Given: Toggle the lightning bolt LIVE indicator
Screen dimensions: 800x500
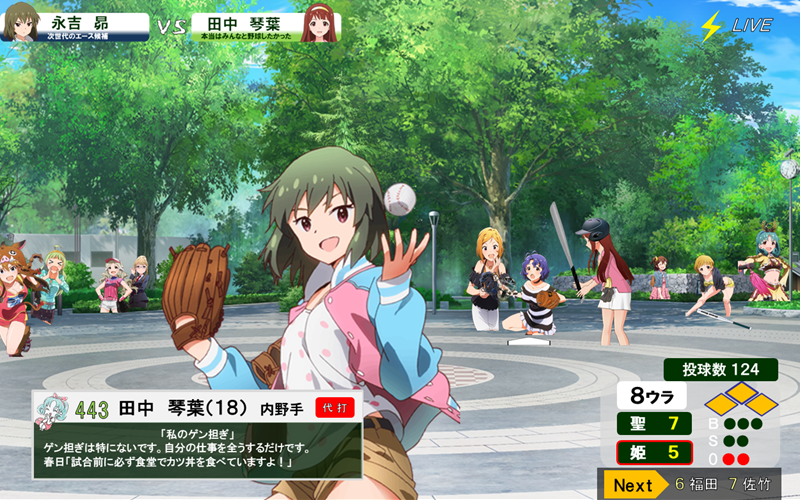Looking at the screenshot, I should [x=738, y=25].
